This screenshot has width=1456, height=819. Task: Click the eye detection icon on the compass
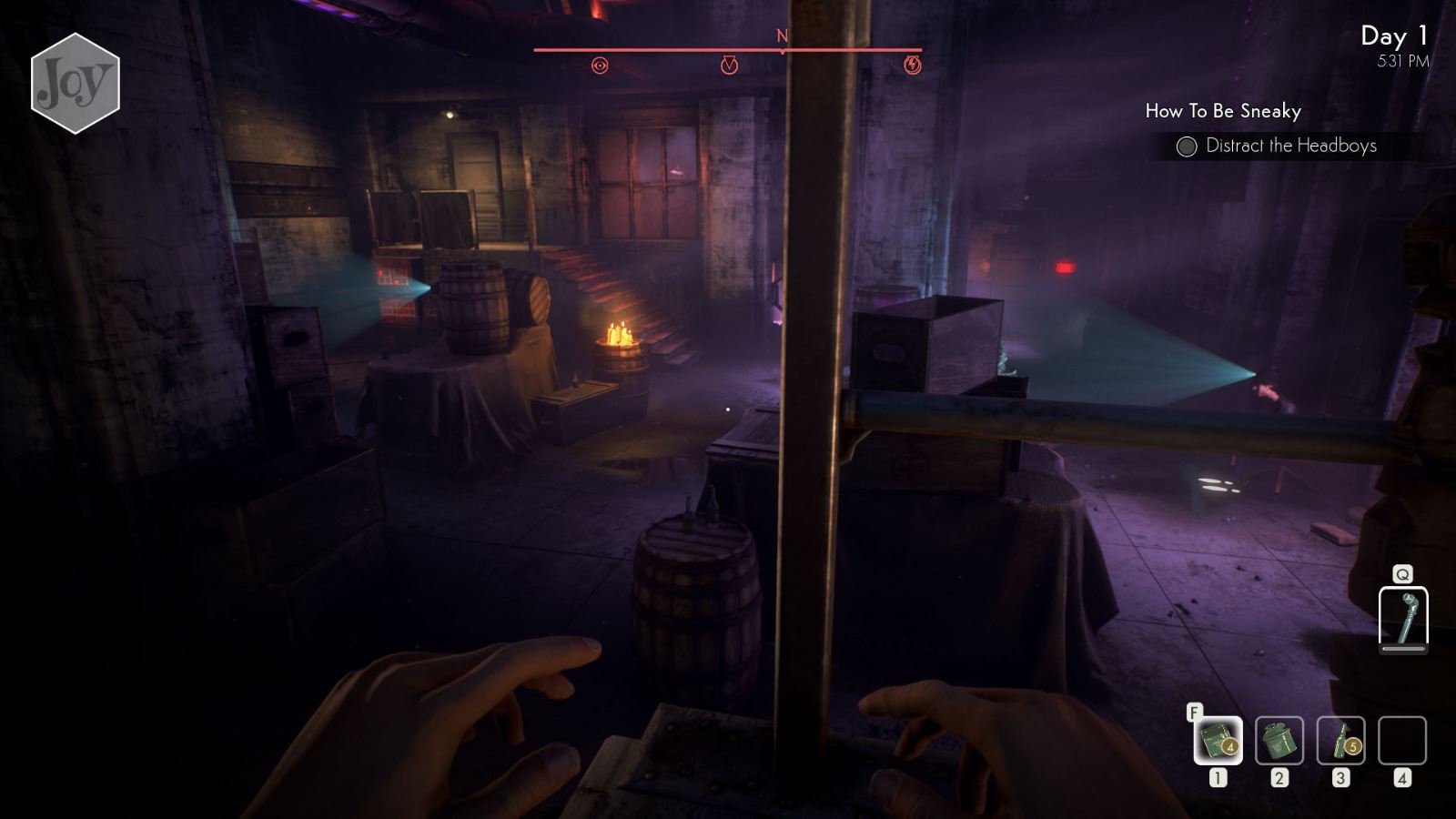(601, 66)
